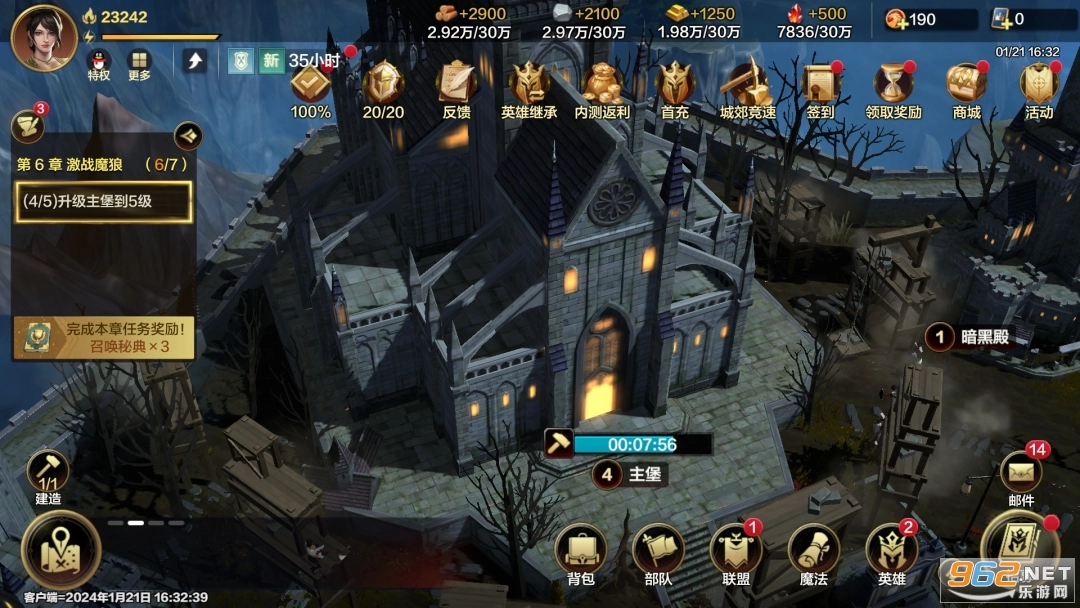The height and width of the screenshot is (608, 1080).
Task: Open the 签到 daily check-in
Action: click(820, 84)
